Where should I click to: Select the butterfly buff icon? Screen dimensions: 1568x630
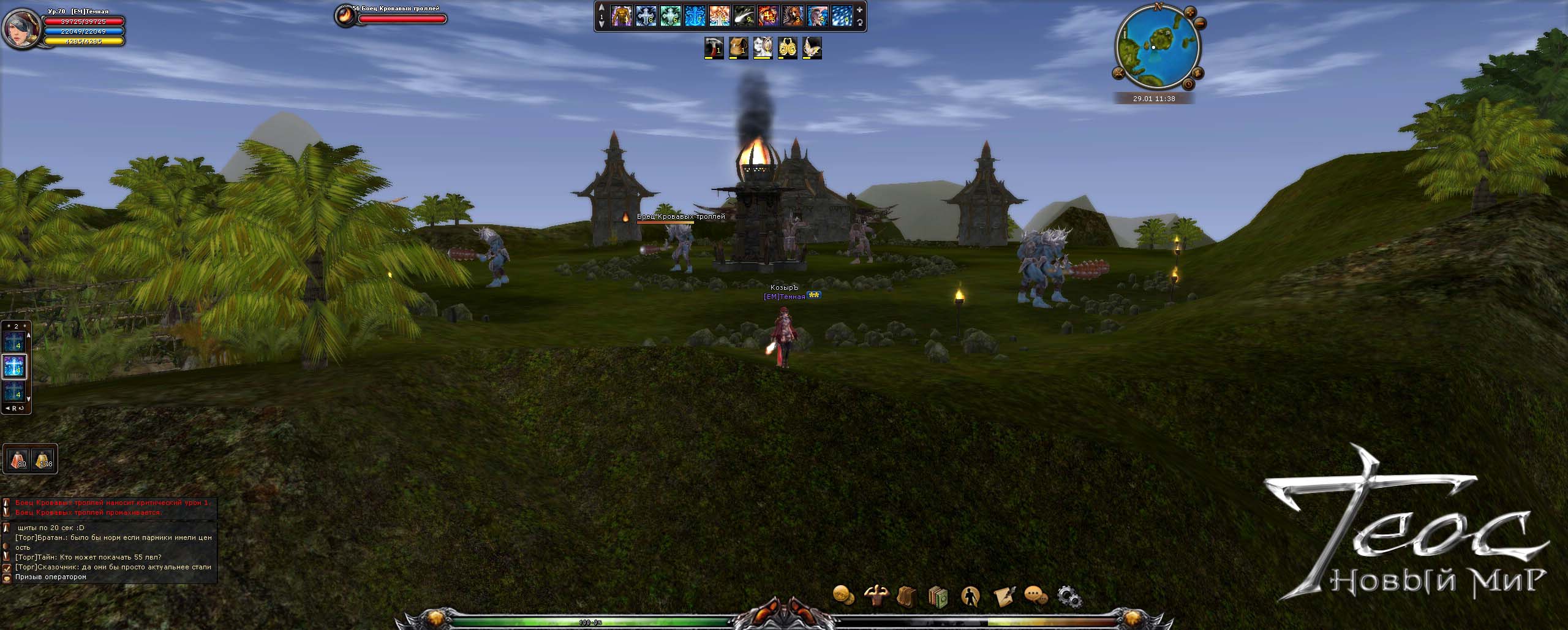pos(812,48)
